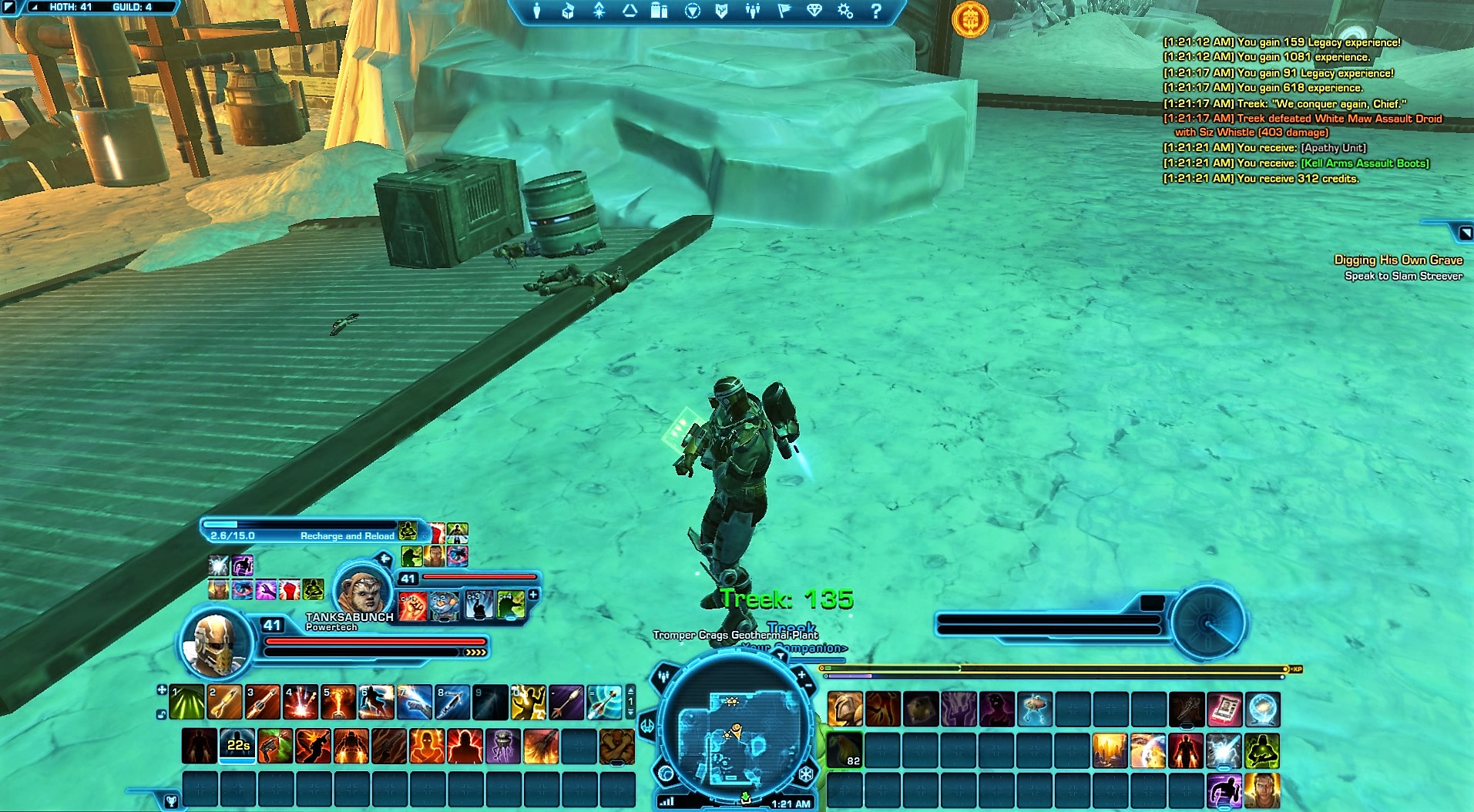Open the character sheet icon

(538, 12)
